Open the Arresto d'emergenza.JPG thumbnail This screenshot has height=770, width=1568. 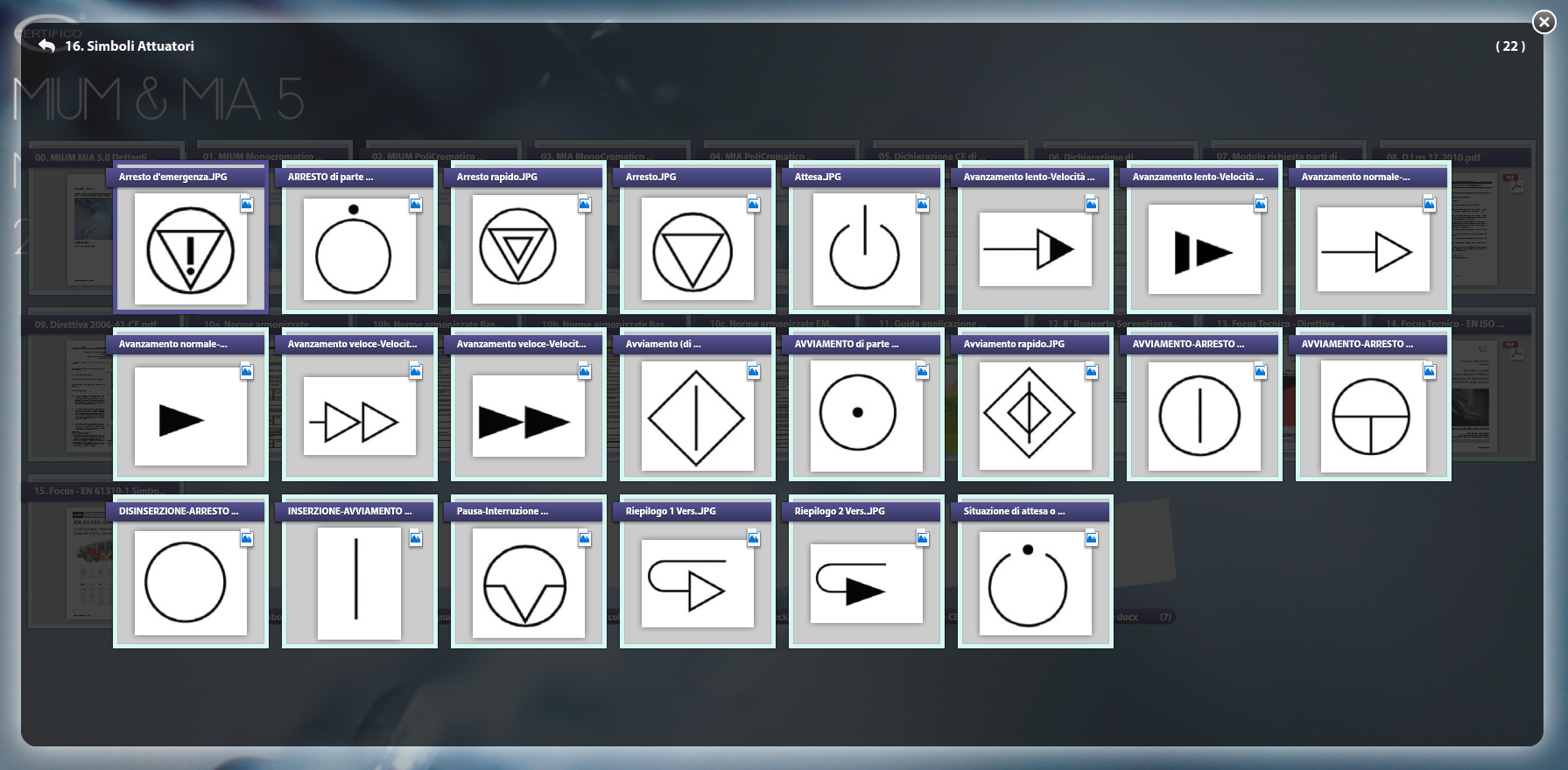tap(191, 249)
